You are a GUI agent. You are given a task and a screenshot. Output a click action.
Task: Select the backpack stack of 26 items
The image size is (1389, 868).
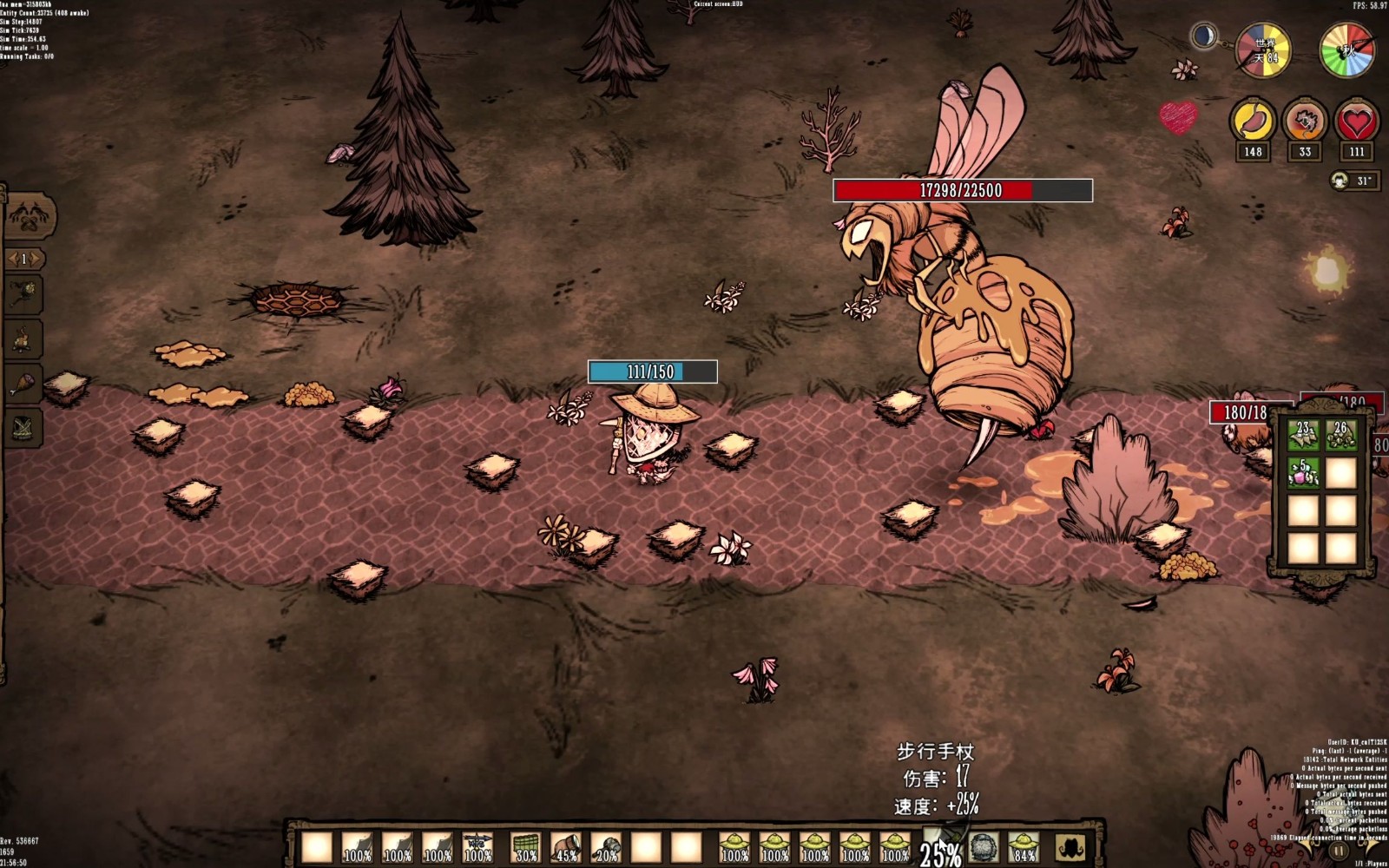(1341, 436)
